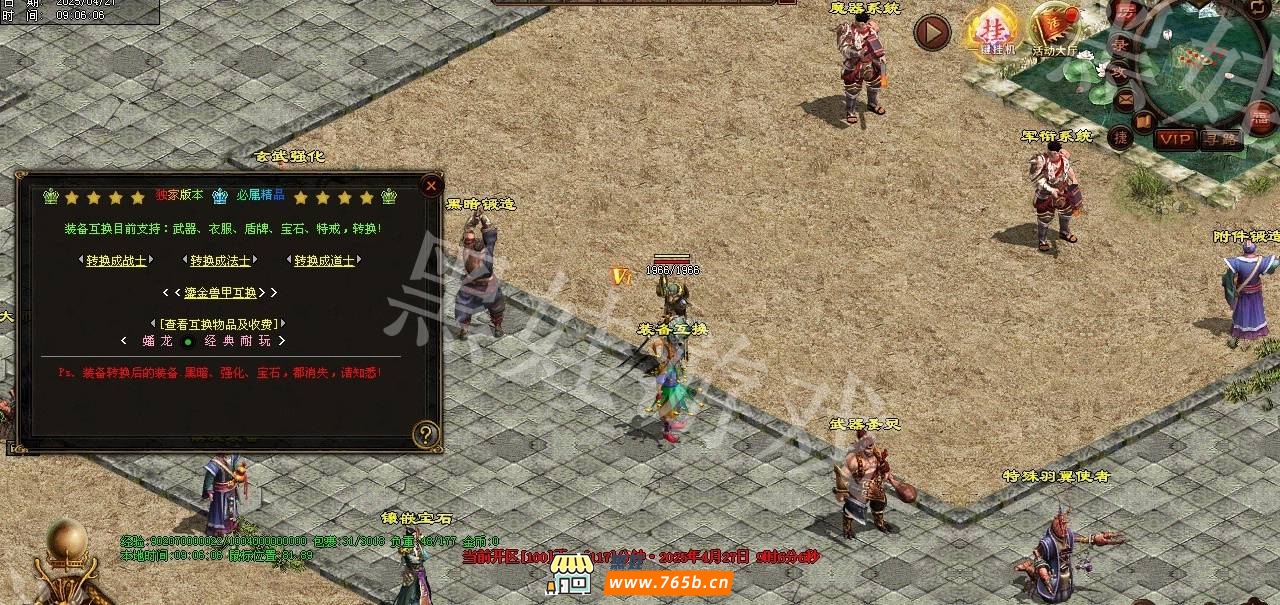Viewport: 1280px width, 605px height.
Task: Open 查看互换物品及收费 details
Action: (x=220, y=324)
